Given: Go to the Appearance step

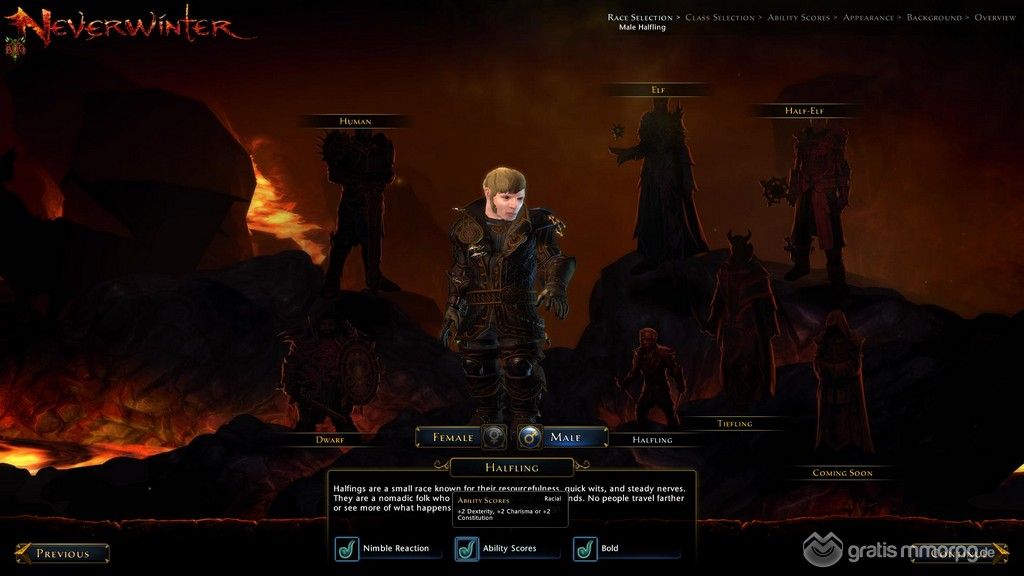Looking at the screenshot, I should (869, 18).
